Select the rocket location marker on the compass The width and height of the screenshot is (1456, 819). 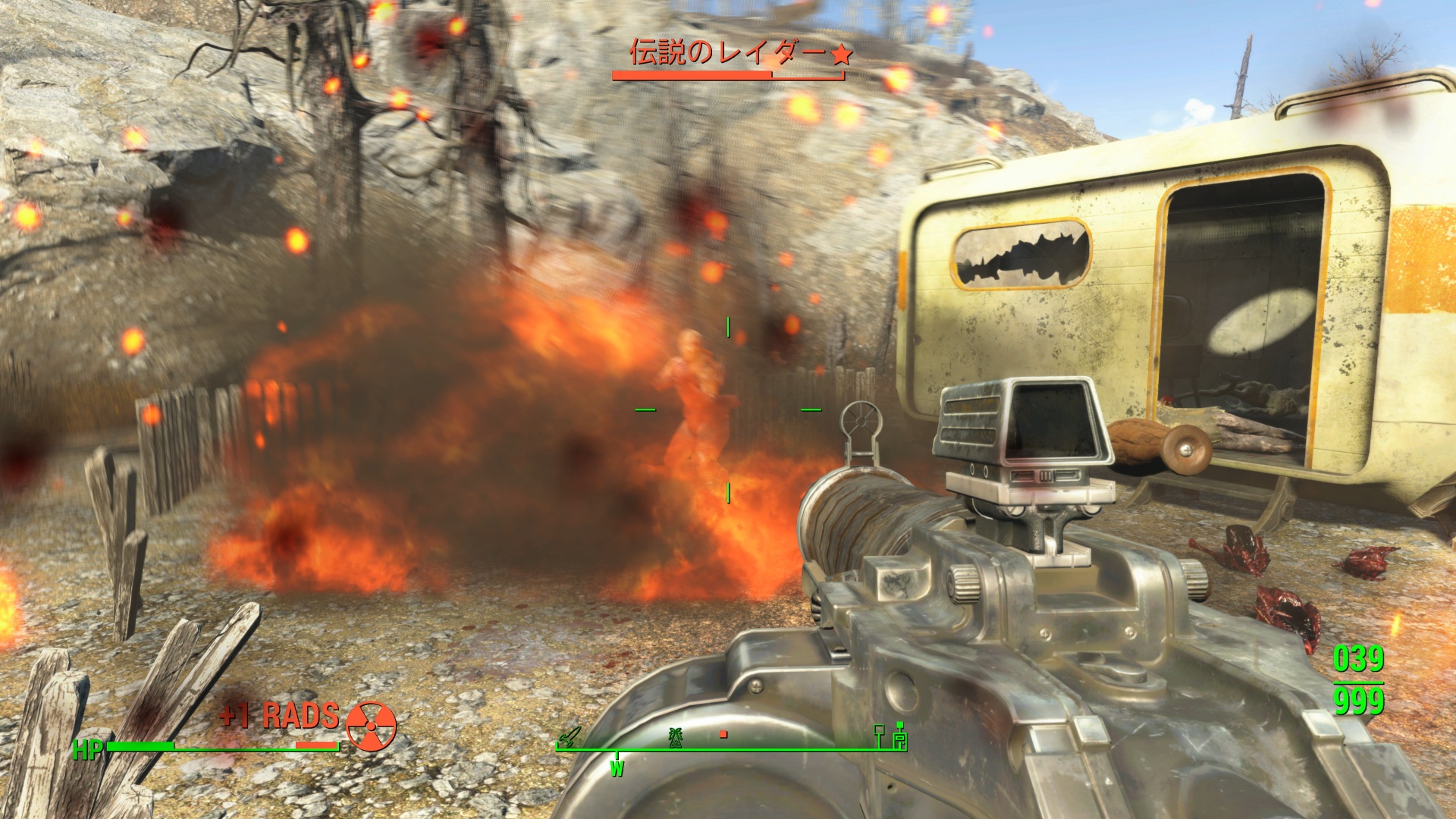[x=569, y=736]
